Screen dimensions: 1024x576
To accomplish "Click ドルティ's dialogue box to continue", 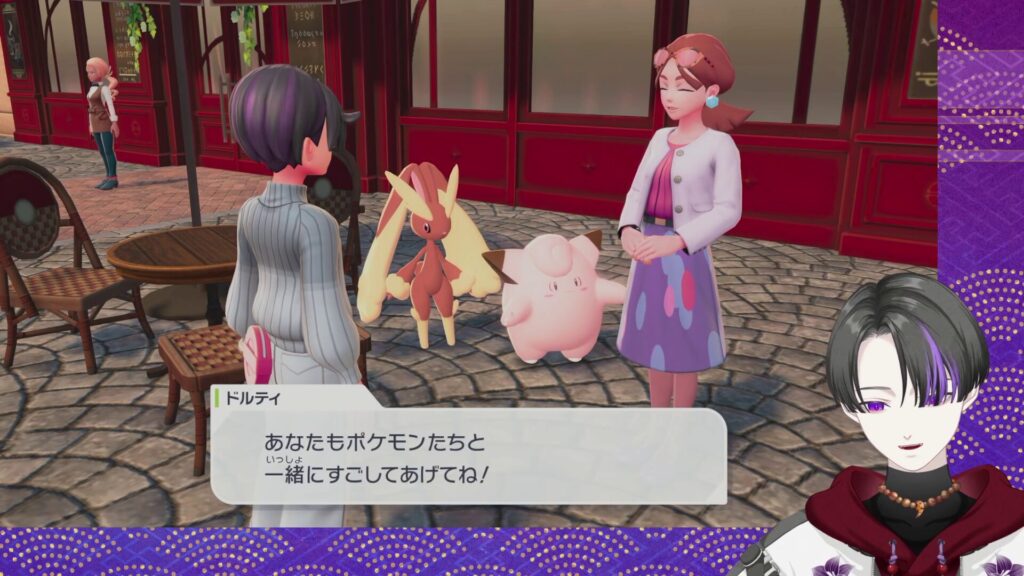I will [x=468, y=454].
